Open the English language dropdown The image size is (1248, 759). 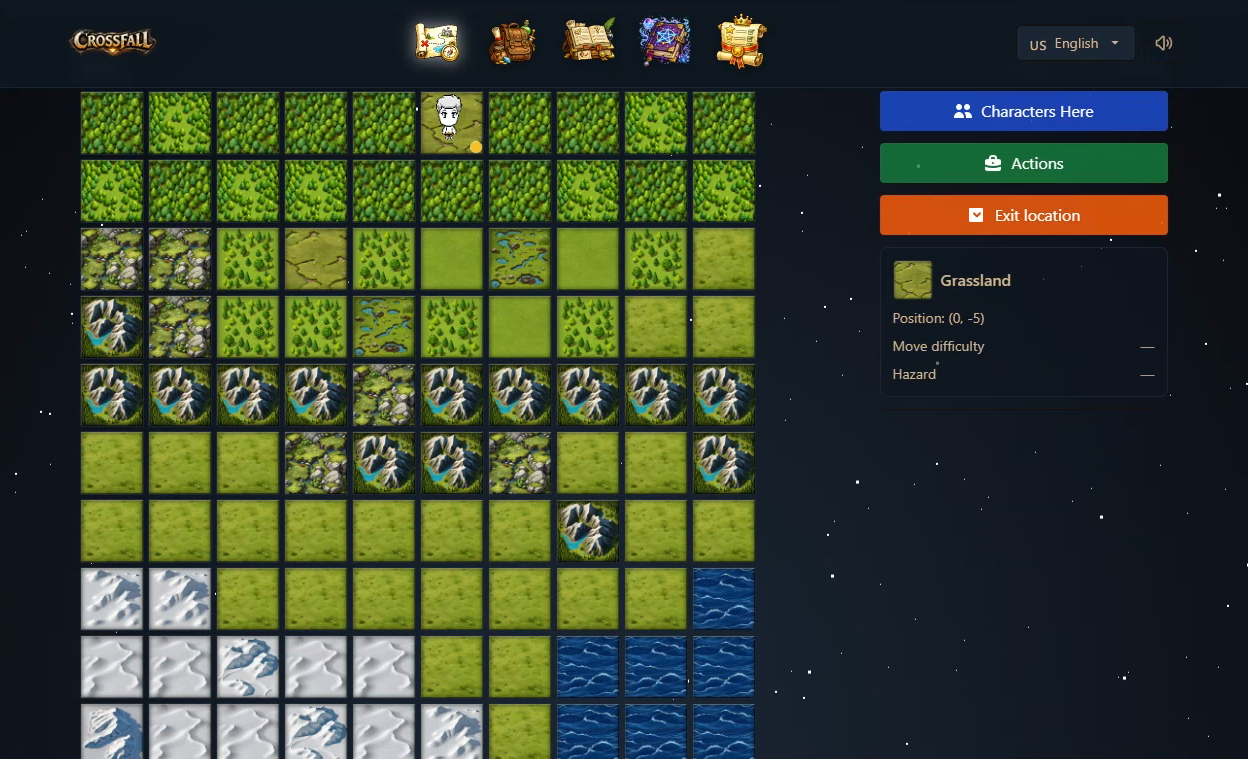tap(1075, 43)
